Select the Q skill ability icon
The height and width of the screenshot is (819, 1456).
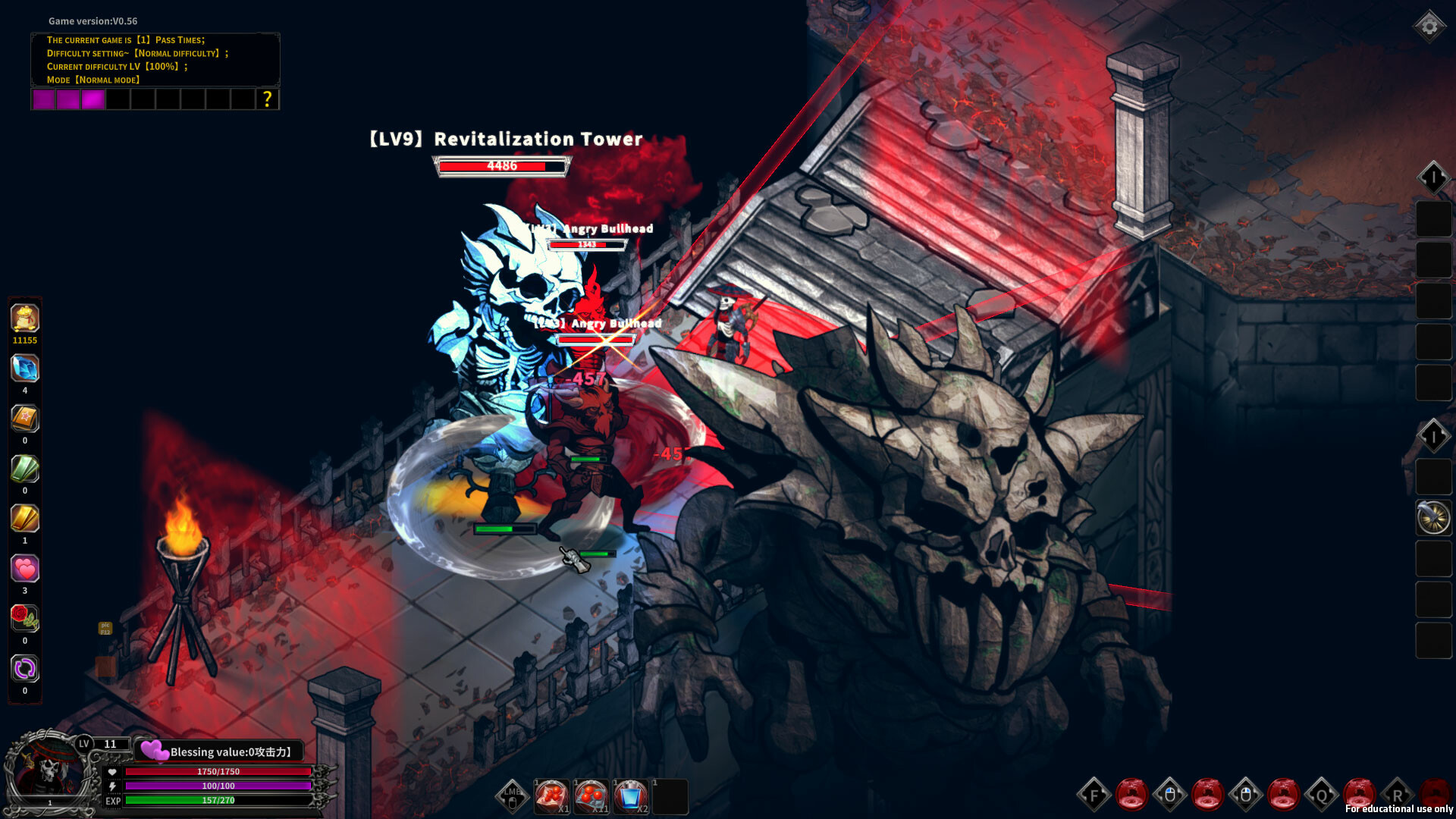pos(1323,796)
